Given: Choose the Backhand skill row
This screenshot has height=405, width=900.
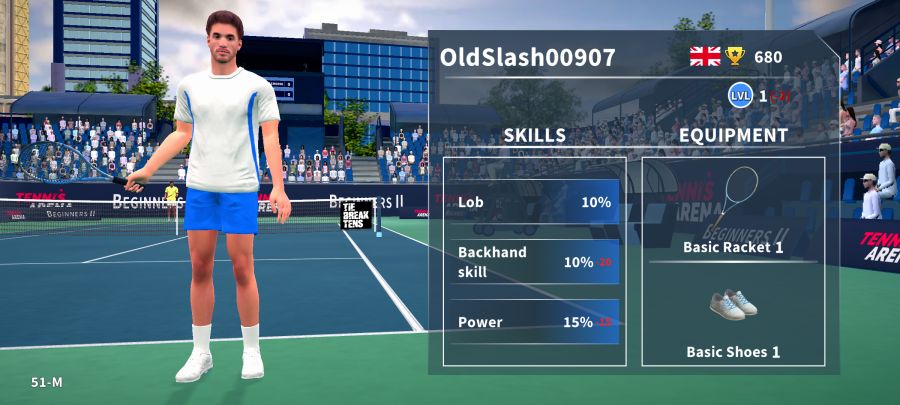Looking at the screenshot, I should 534,262.
